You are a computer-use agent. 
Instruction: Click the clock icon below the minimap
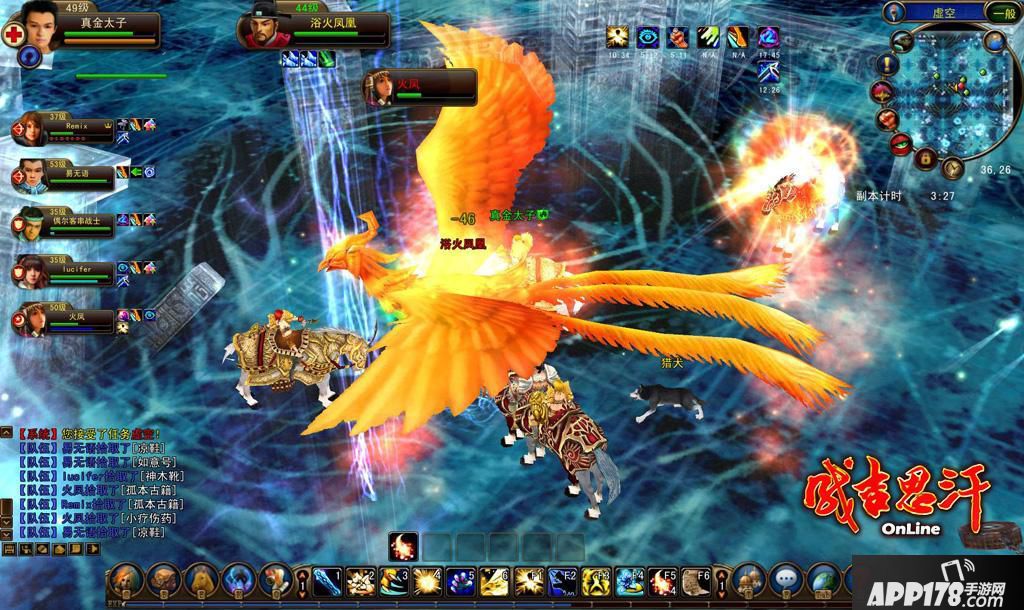(x=952, y=168)
